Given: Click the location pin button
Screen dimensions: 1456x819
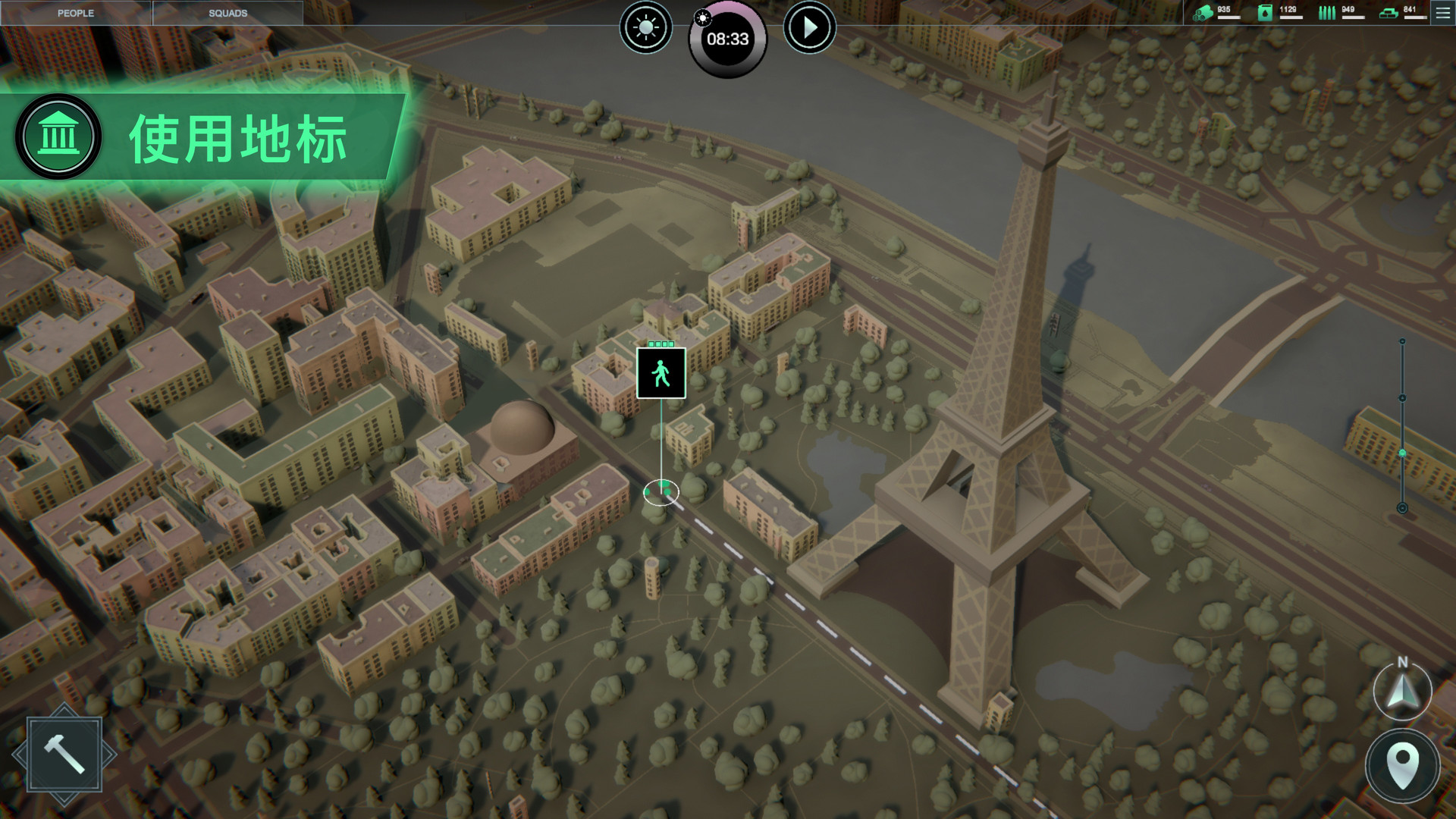Looking at the screenshot, I should click(1402, 765).
